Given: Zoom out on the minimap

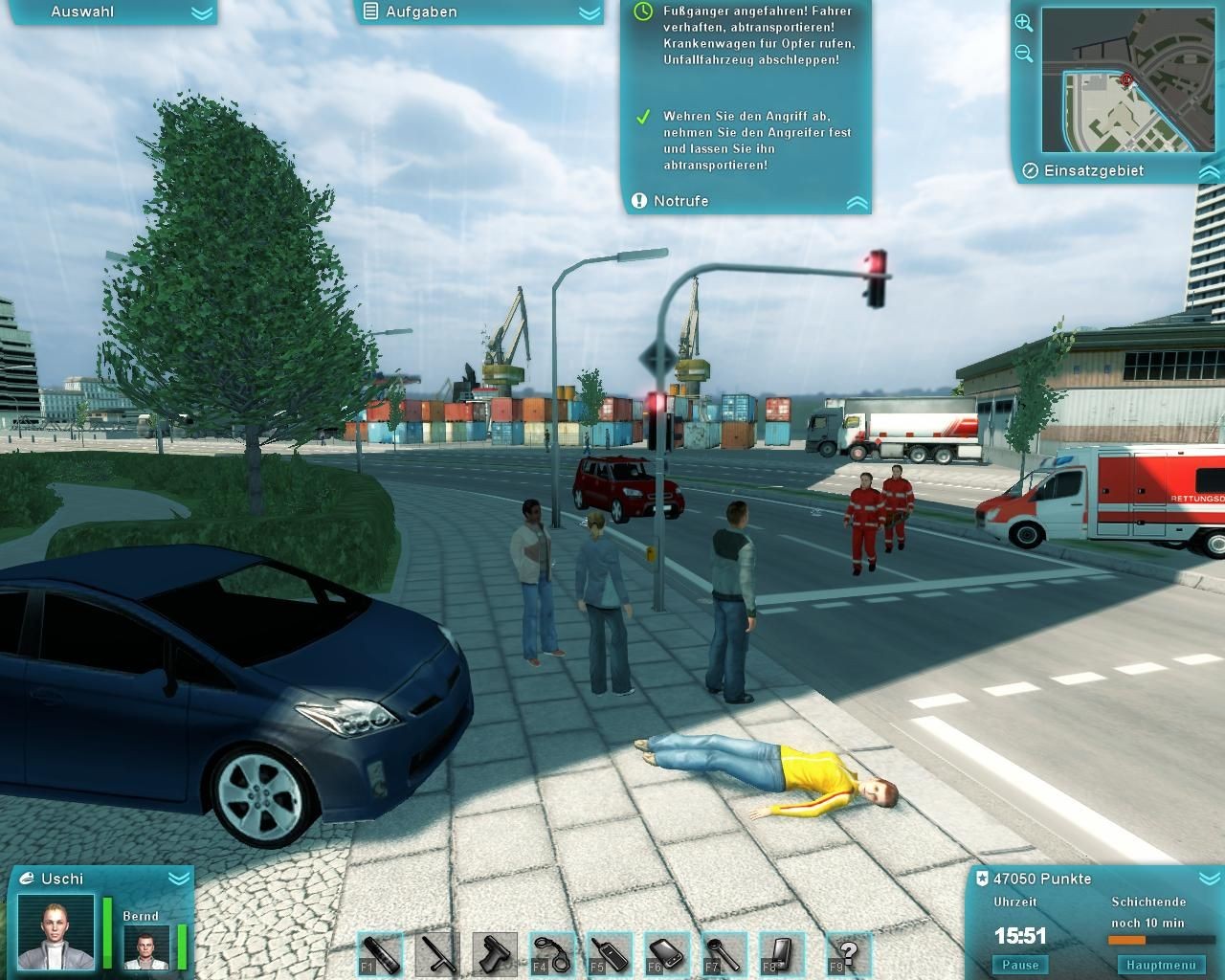Looking at the screenshot, I should [x=1023, y=54].
